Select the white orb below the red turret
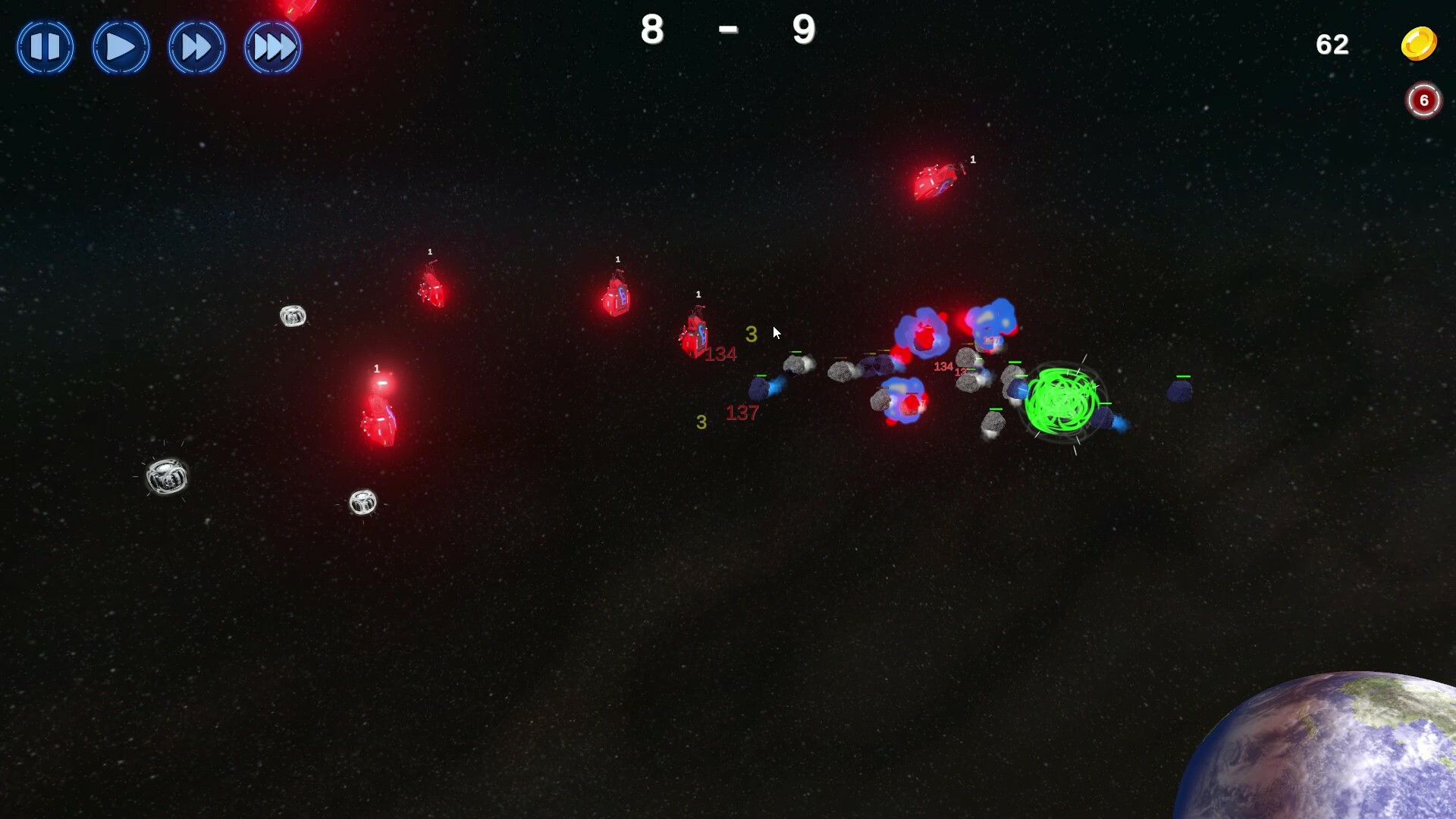The width and height of the screenshot is (1456, 819). pyautogui.click(x=364, y=502)
